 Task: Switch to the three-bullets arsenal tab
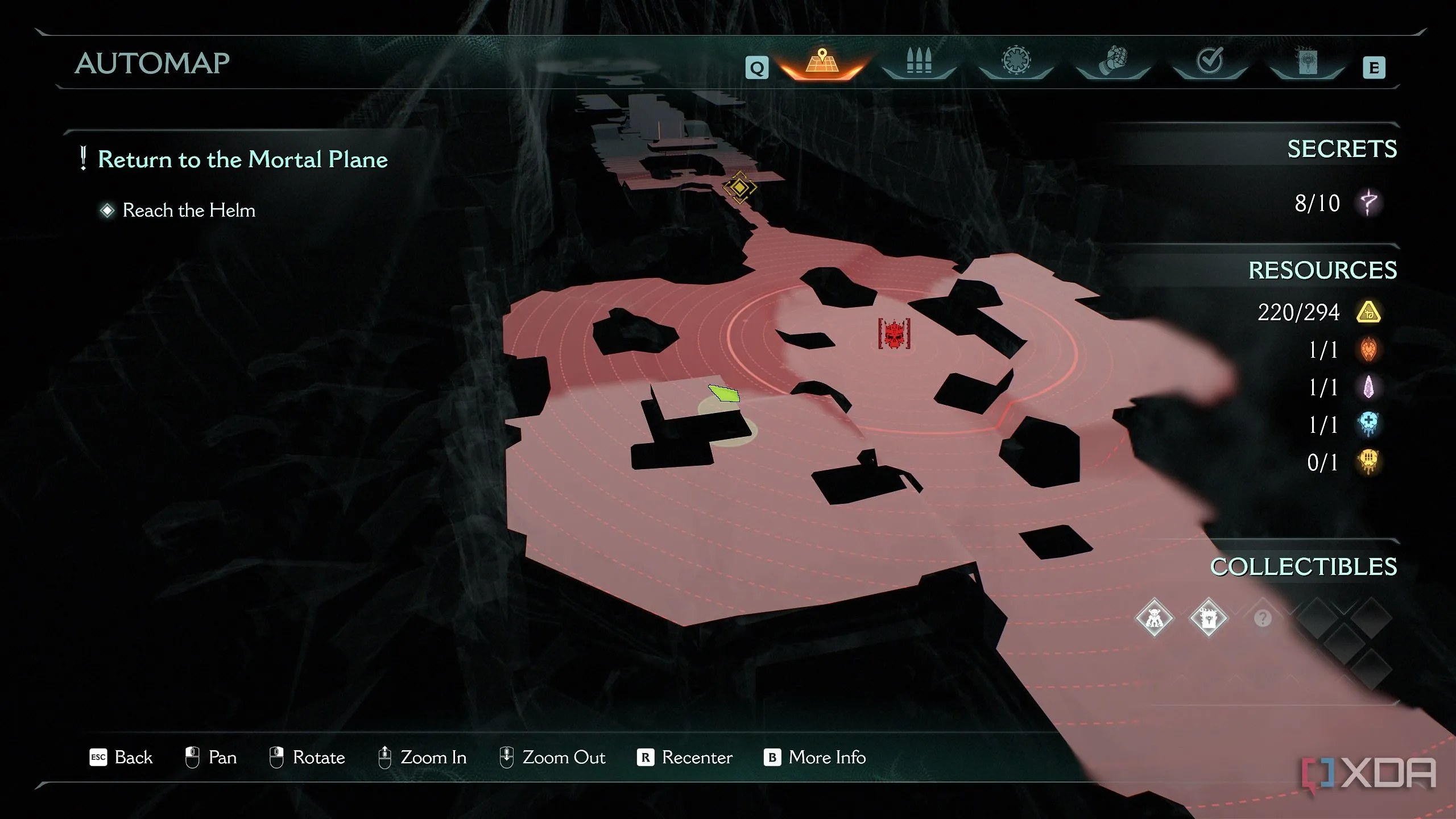(x=919, y=61)
